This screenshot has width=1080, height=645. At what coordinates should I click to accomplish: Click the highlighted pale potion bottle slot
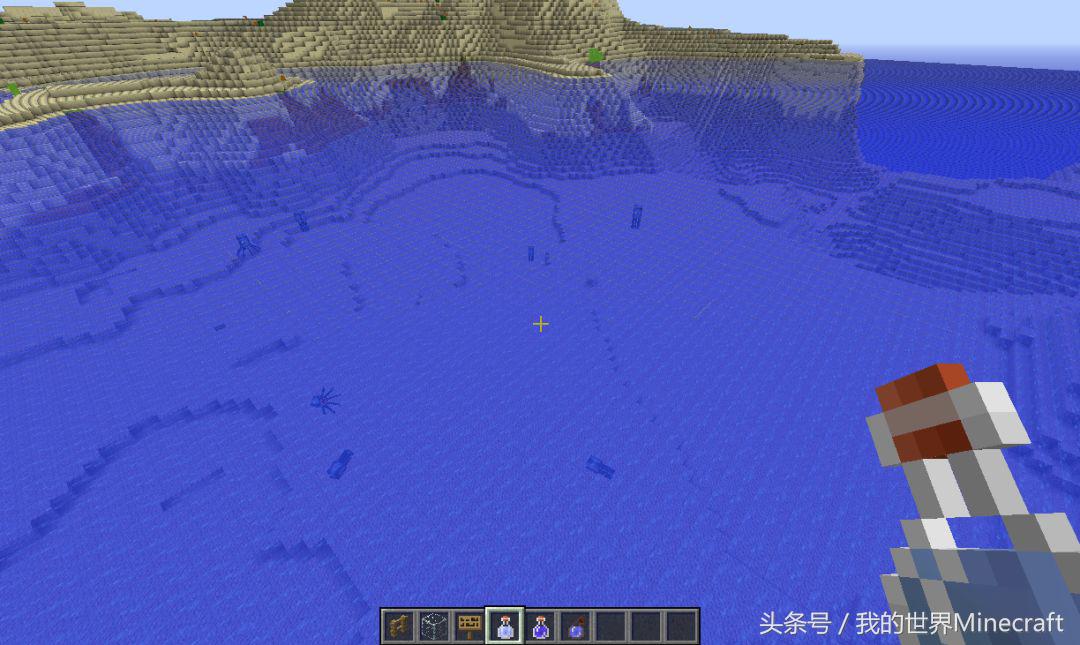[505, 626]
